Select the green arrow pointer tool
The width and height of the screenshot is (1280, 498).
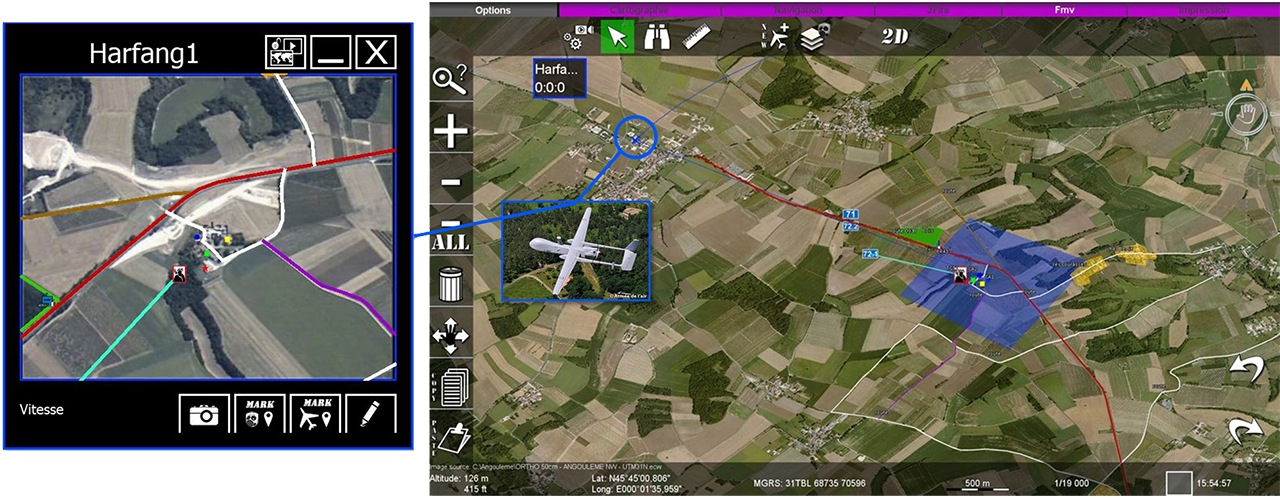(x=618, y=38)
